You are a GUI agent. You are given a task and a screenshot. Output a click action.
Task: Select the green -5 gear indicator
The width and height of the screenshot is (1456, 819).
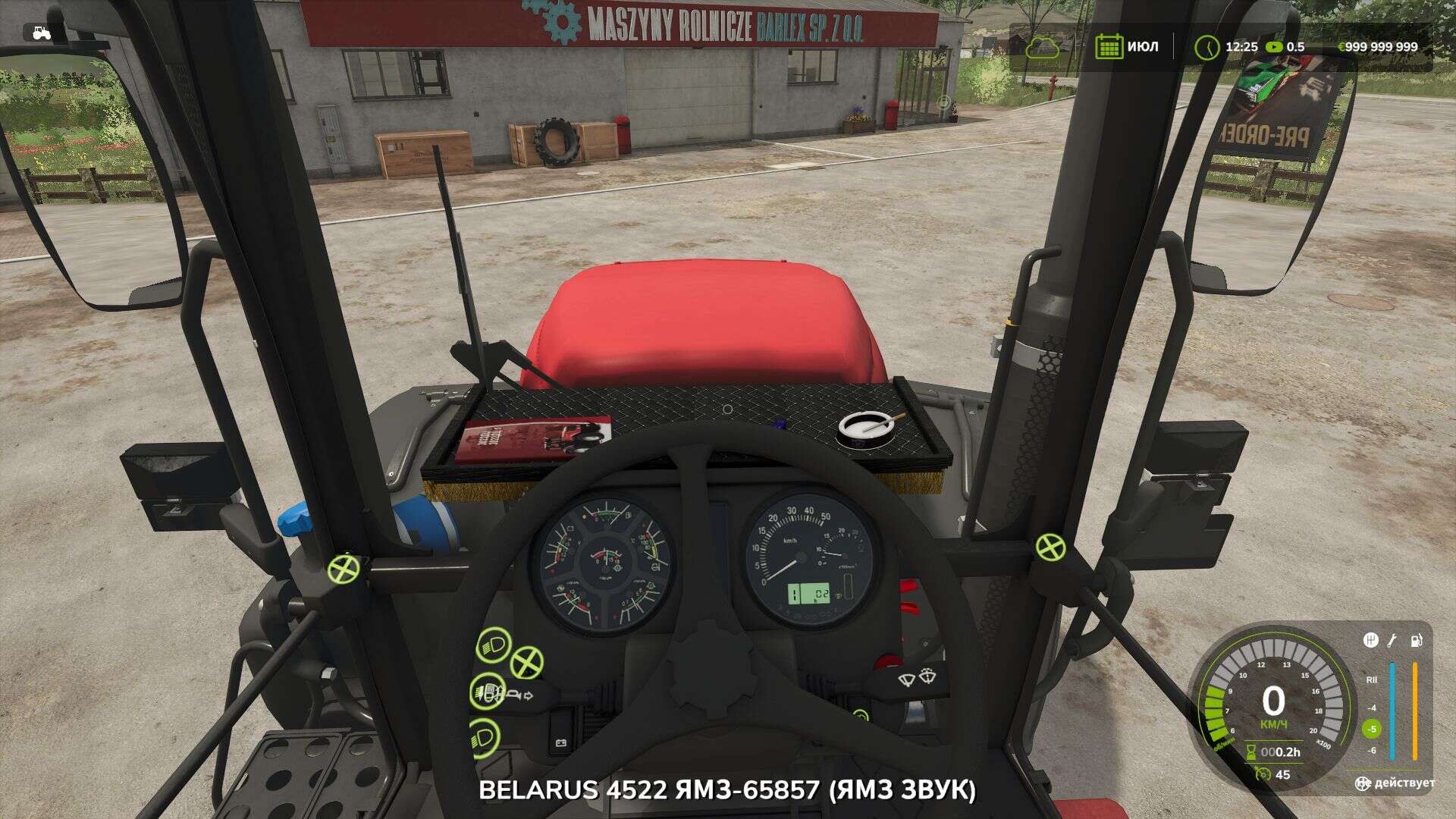pyautogui.click(x=1372, y=729)
